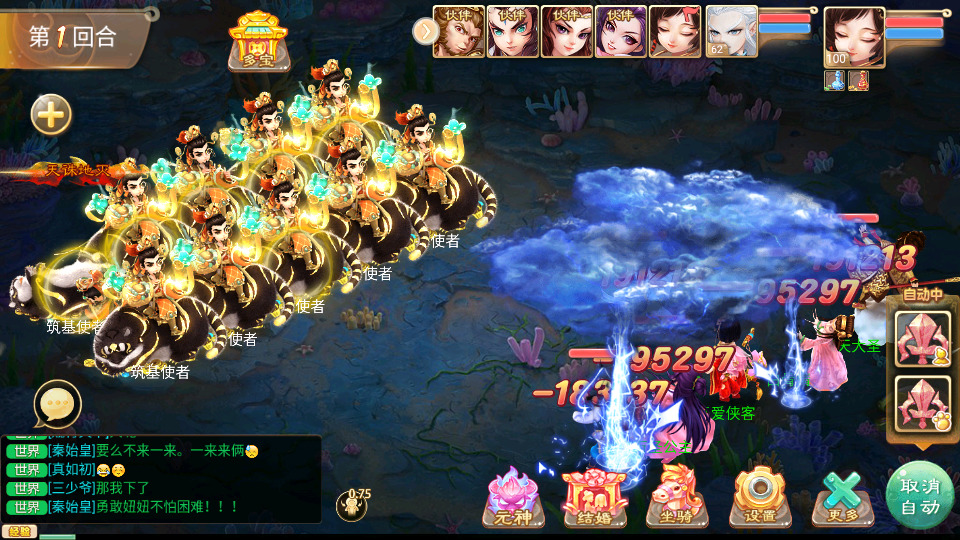Viewport: 960px width, 540px height.
Task: Select the purple-haired partner portrait
Action: [621, 31]
